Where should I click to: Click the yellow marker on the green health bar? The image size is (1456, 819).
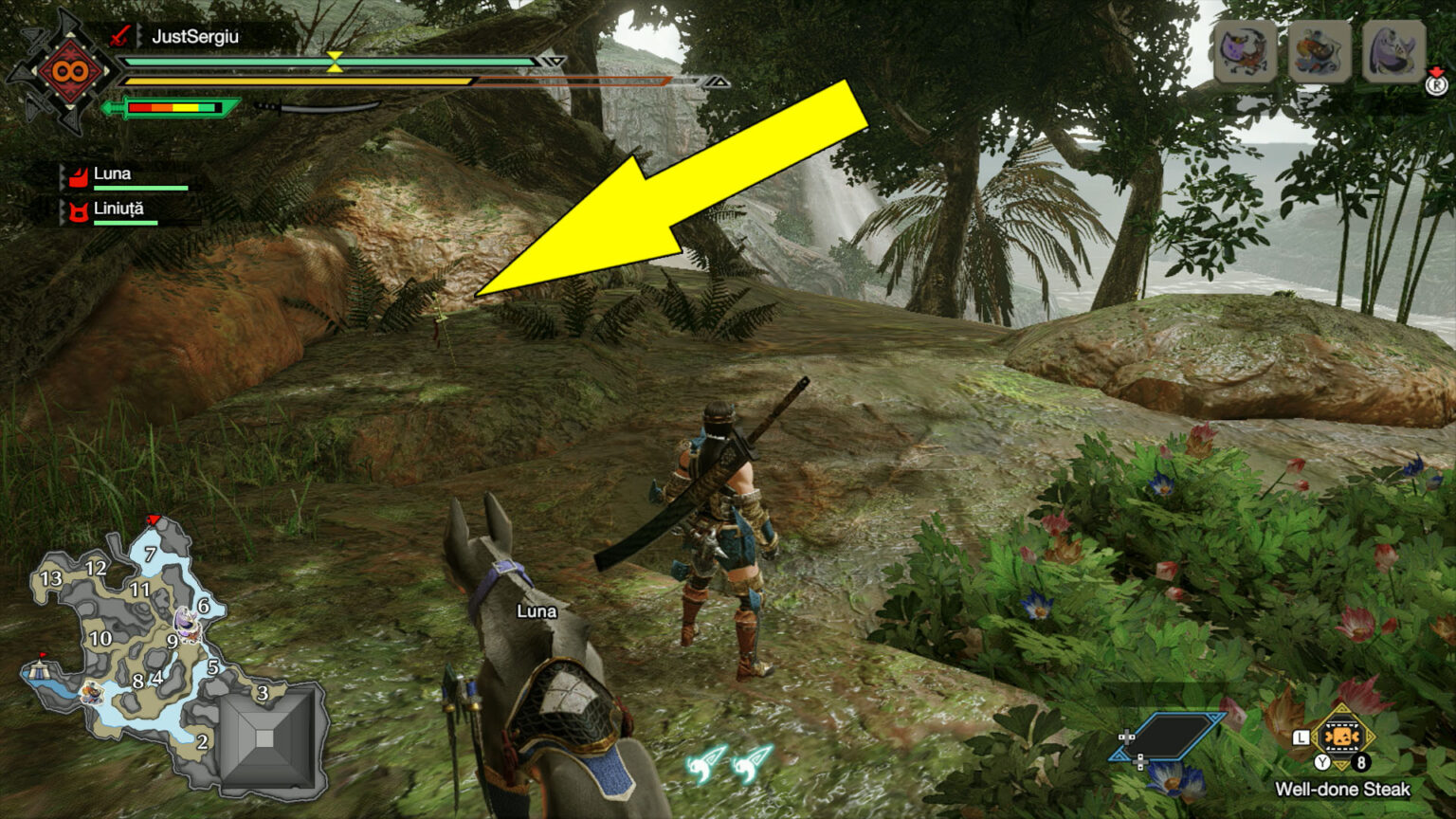(334, 61)
